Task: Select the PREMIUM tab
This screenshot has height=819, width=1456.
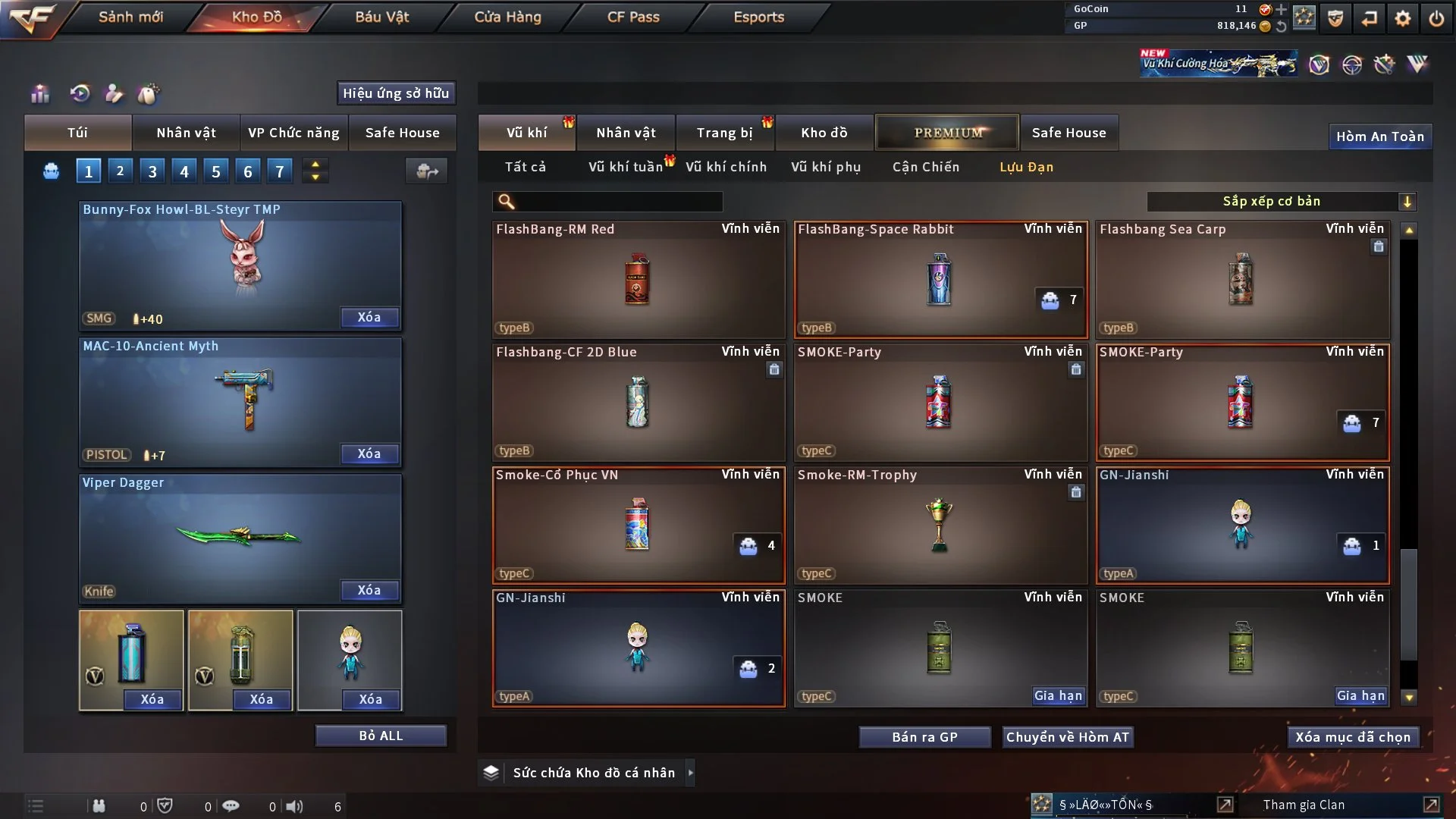Action: coord(947,133)
